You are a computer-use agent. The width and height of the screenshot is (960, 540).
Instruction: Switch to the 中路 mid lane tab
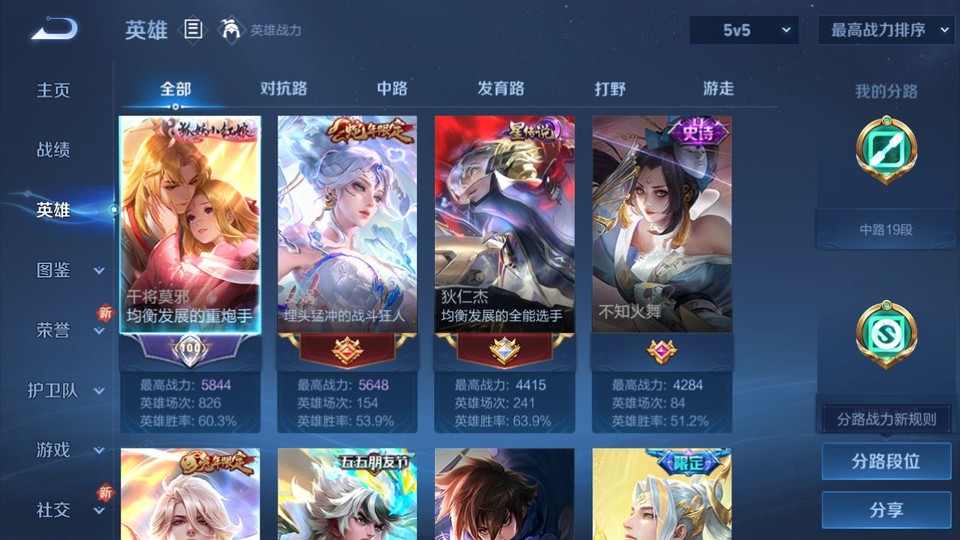[x=392, y=88]
